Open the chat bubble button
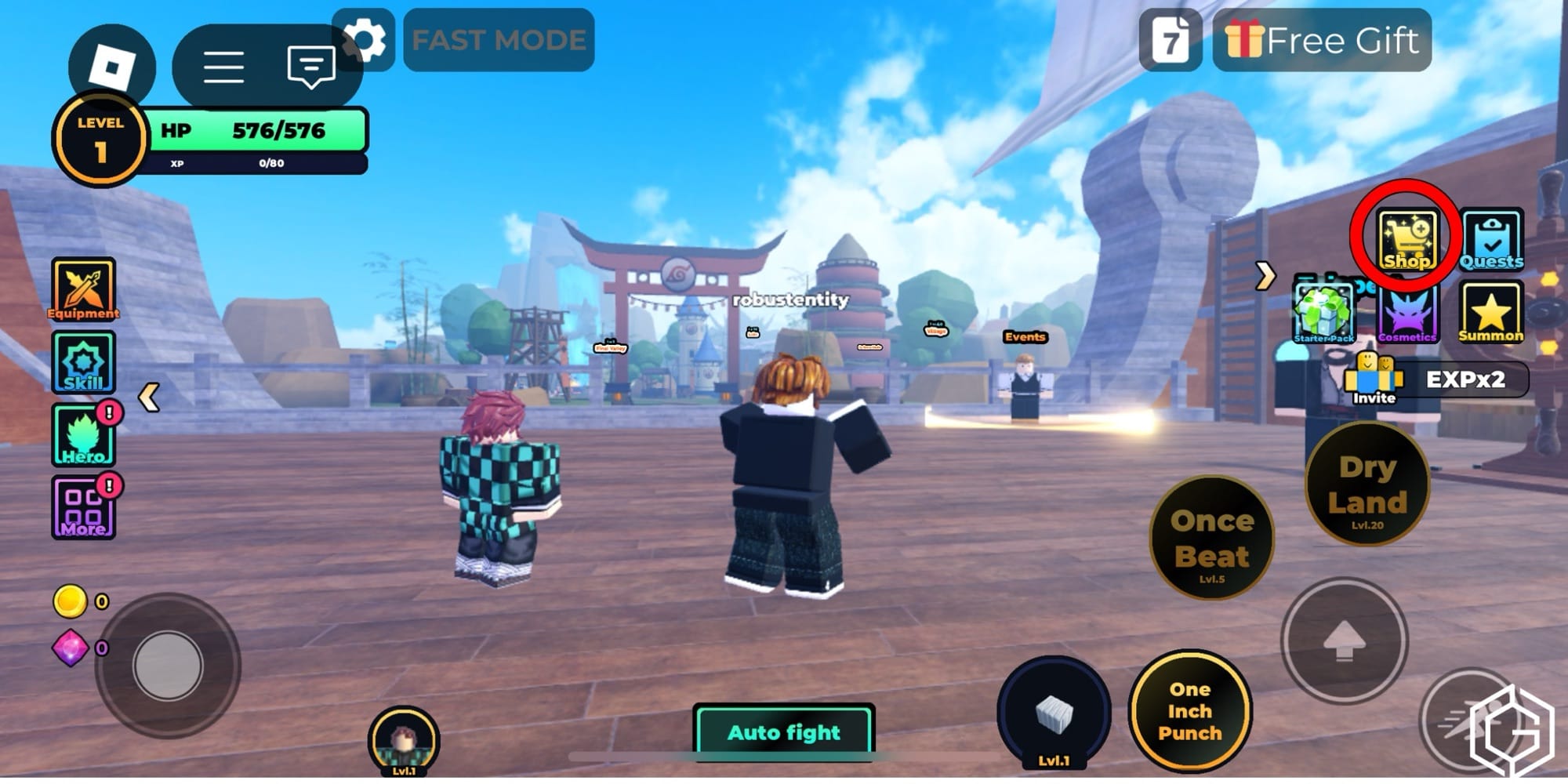Viewport: 1568px width, 784px height. (x=310, y=67)
